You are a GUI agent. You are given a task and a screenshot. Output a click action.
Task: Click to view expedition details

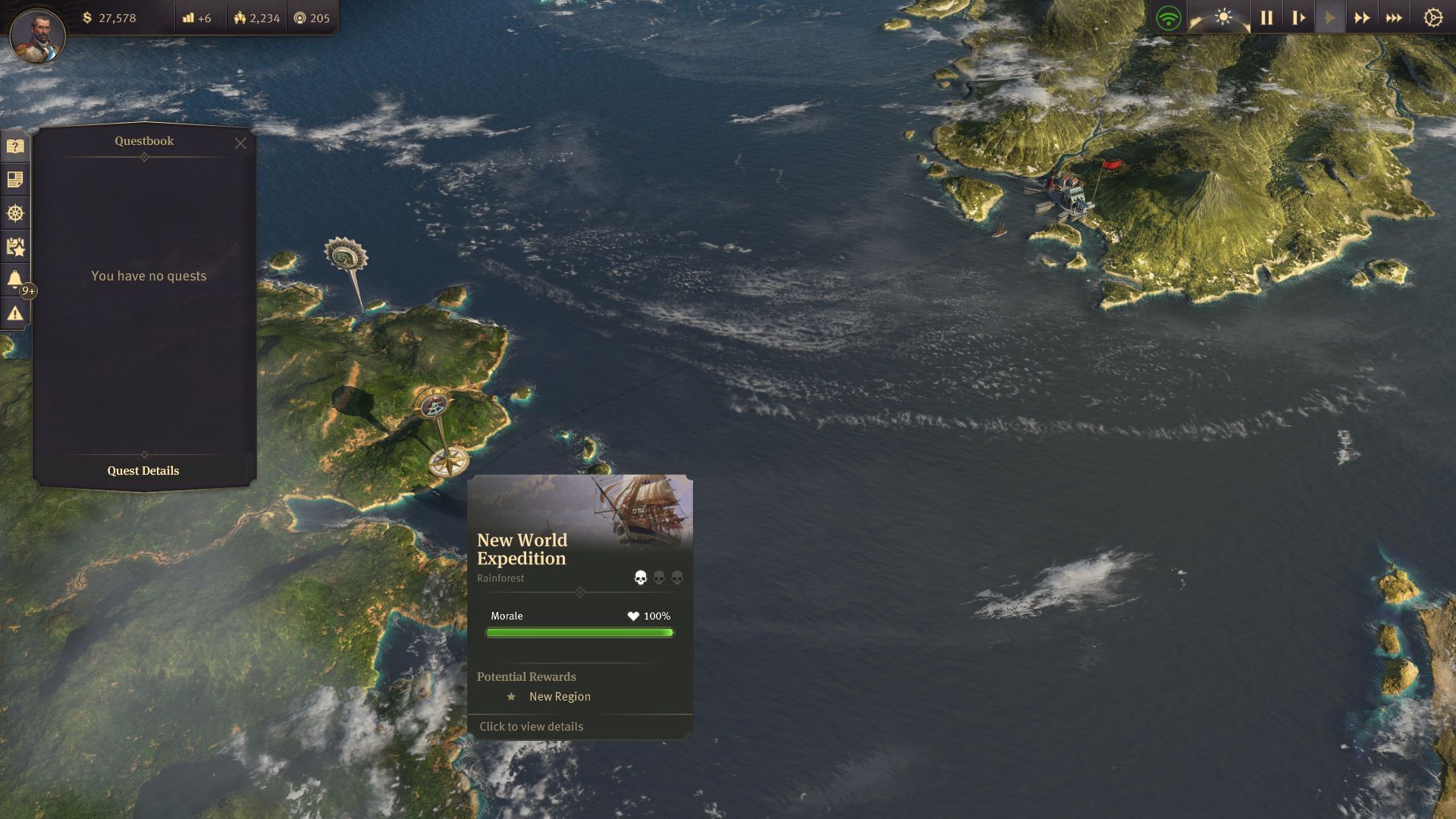pos(530,726)
